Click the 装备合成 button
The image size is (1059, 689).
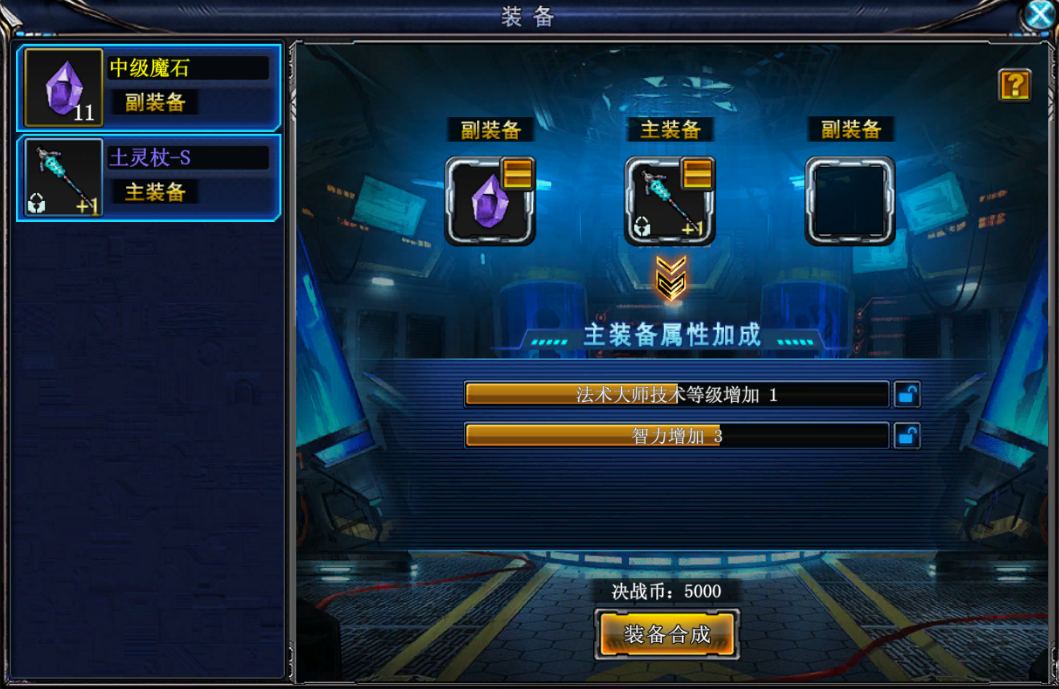coord(667,634)
